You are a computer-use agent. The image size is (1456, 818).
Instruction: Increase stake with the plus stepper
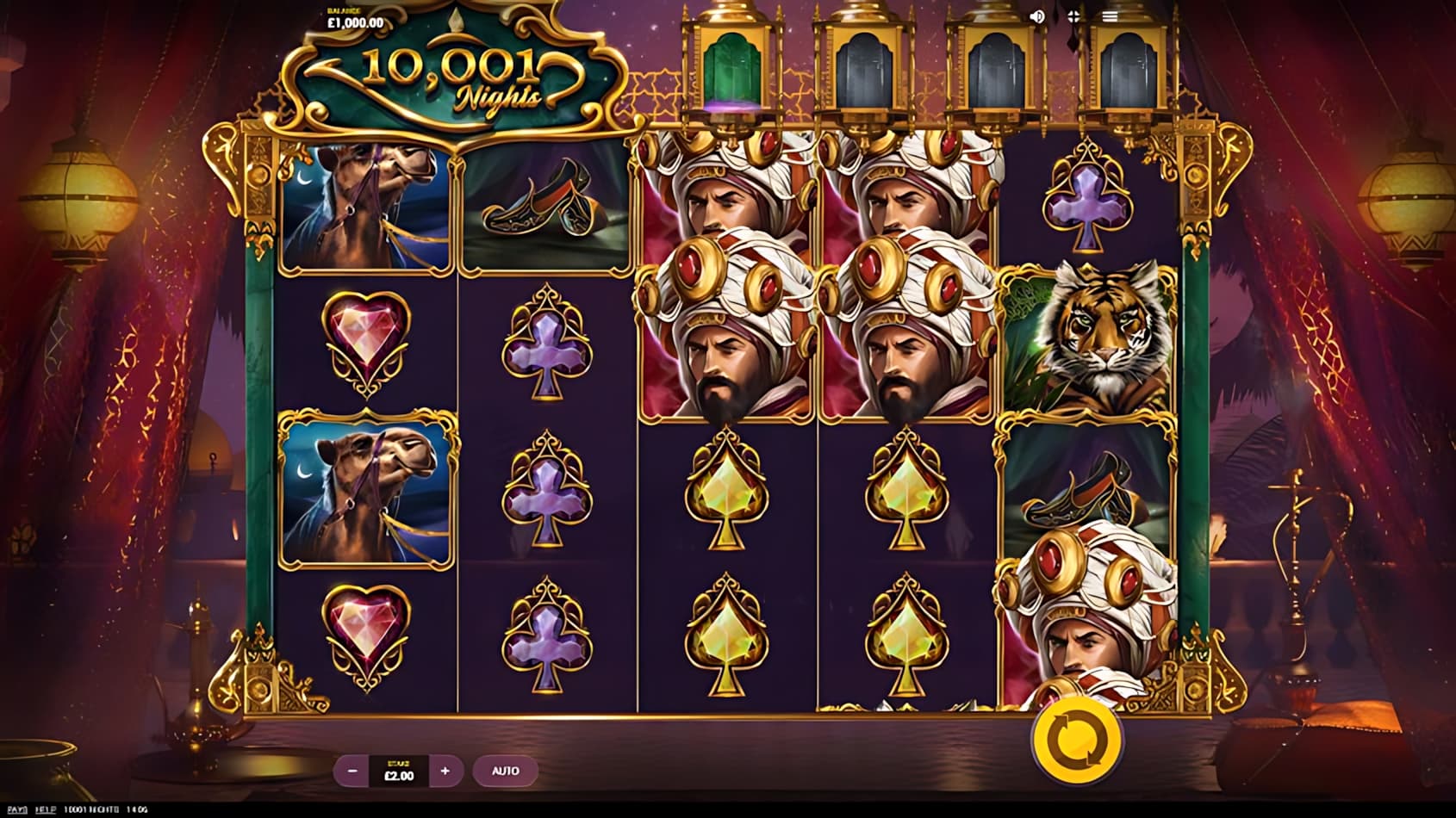point(445,771)
